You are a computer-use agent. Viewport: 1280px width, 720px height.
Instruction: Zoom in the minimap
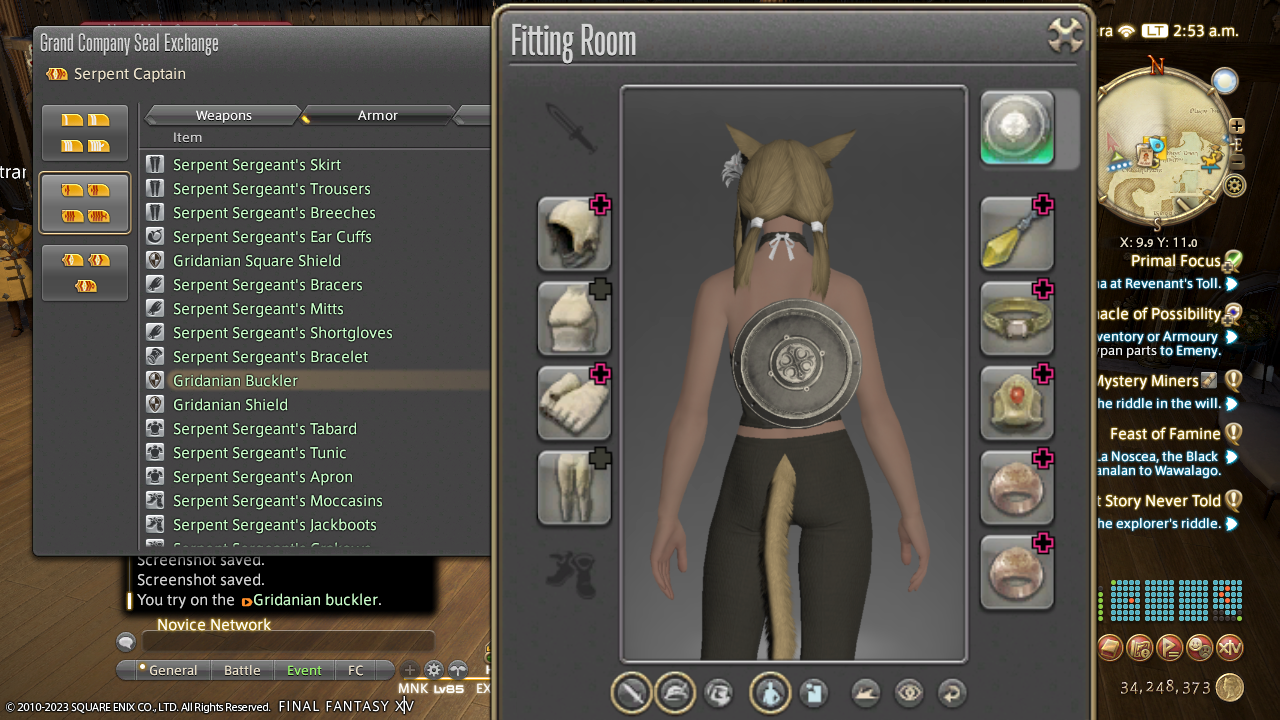click(1237, 126)
